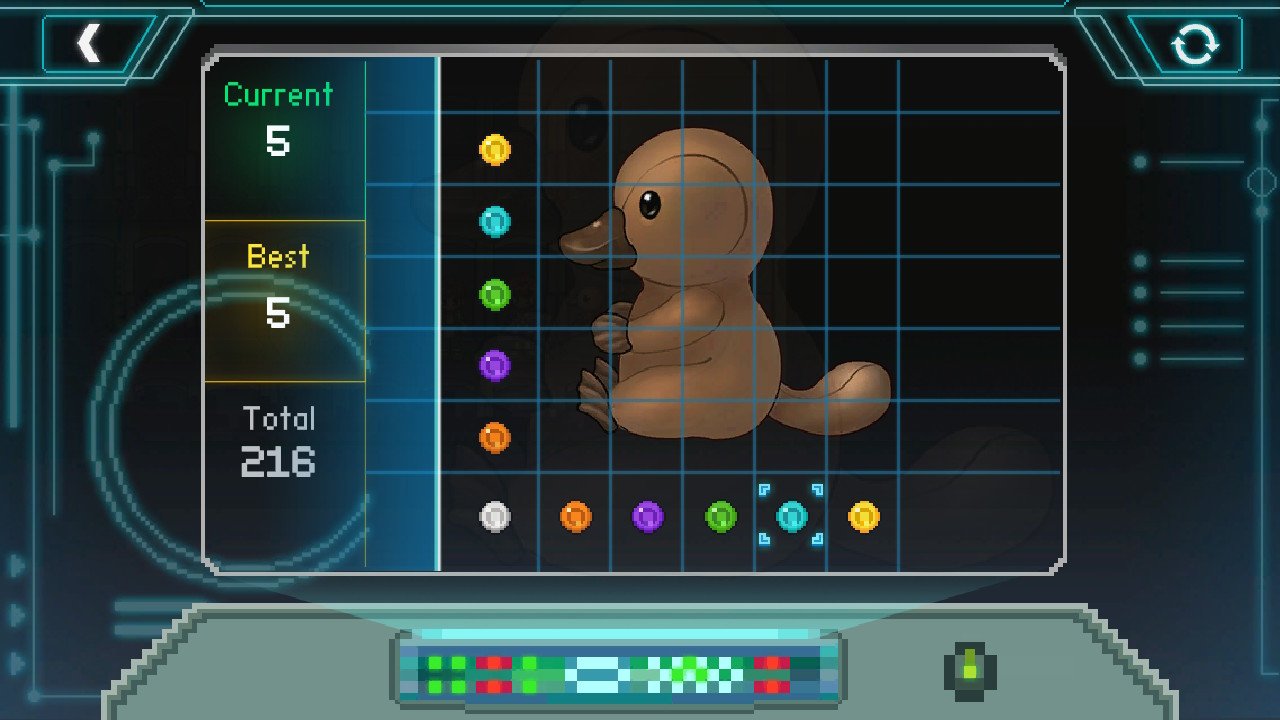Choose the green gem in the bottom row
This screenshot has width=1280, height=720.
coord(720,517)
